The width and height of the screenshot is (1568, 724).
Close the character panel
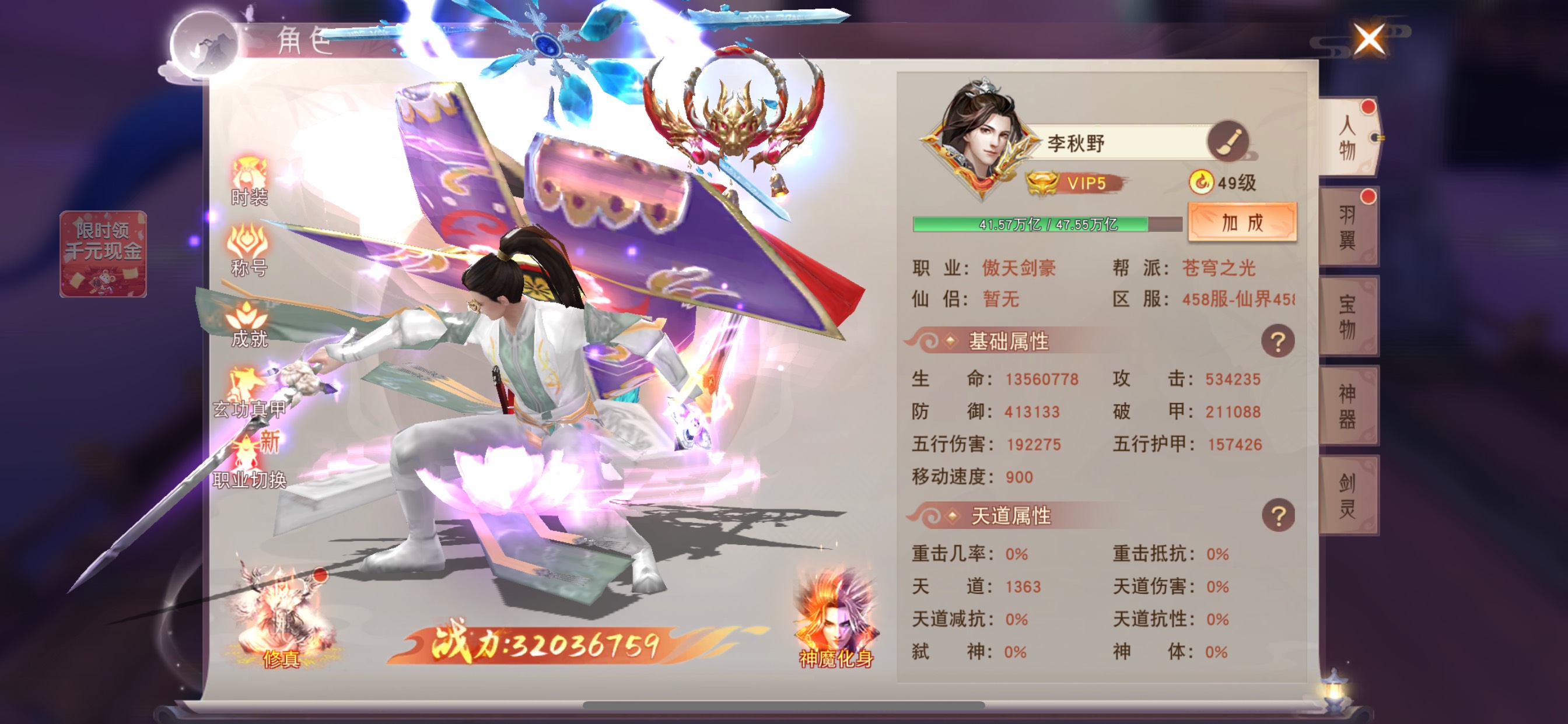1369,40
